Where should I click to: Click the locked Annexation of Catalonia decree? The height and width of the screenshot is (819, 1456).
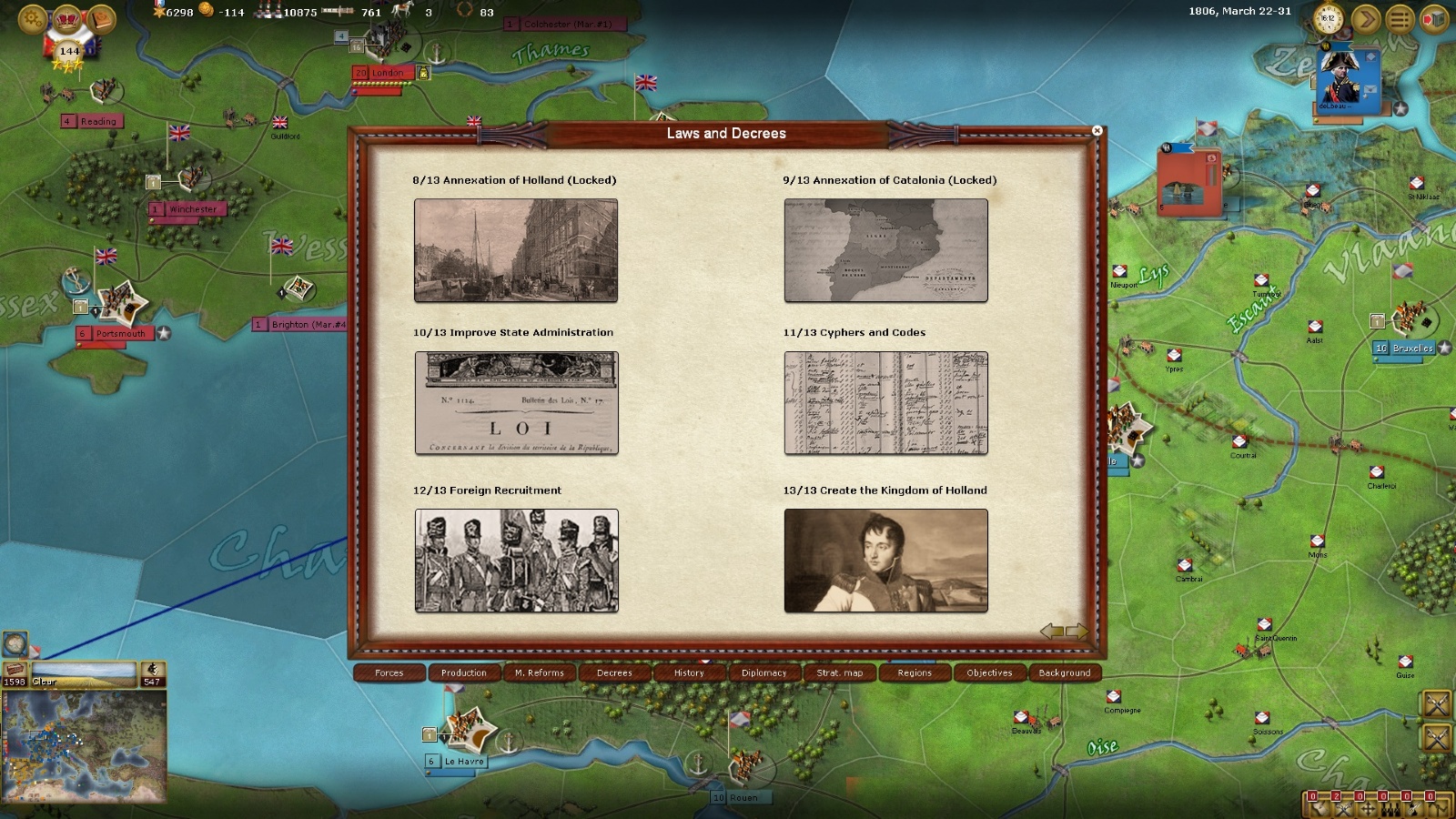tap(885, 250)
